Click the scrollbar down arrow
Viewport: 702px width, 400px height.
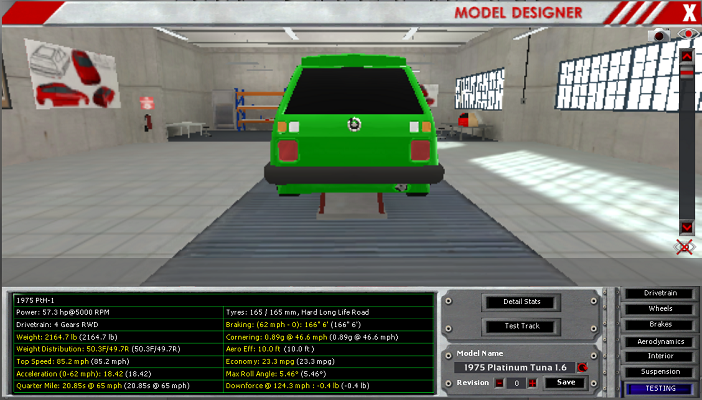tap(687, 227)
